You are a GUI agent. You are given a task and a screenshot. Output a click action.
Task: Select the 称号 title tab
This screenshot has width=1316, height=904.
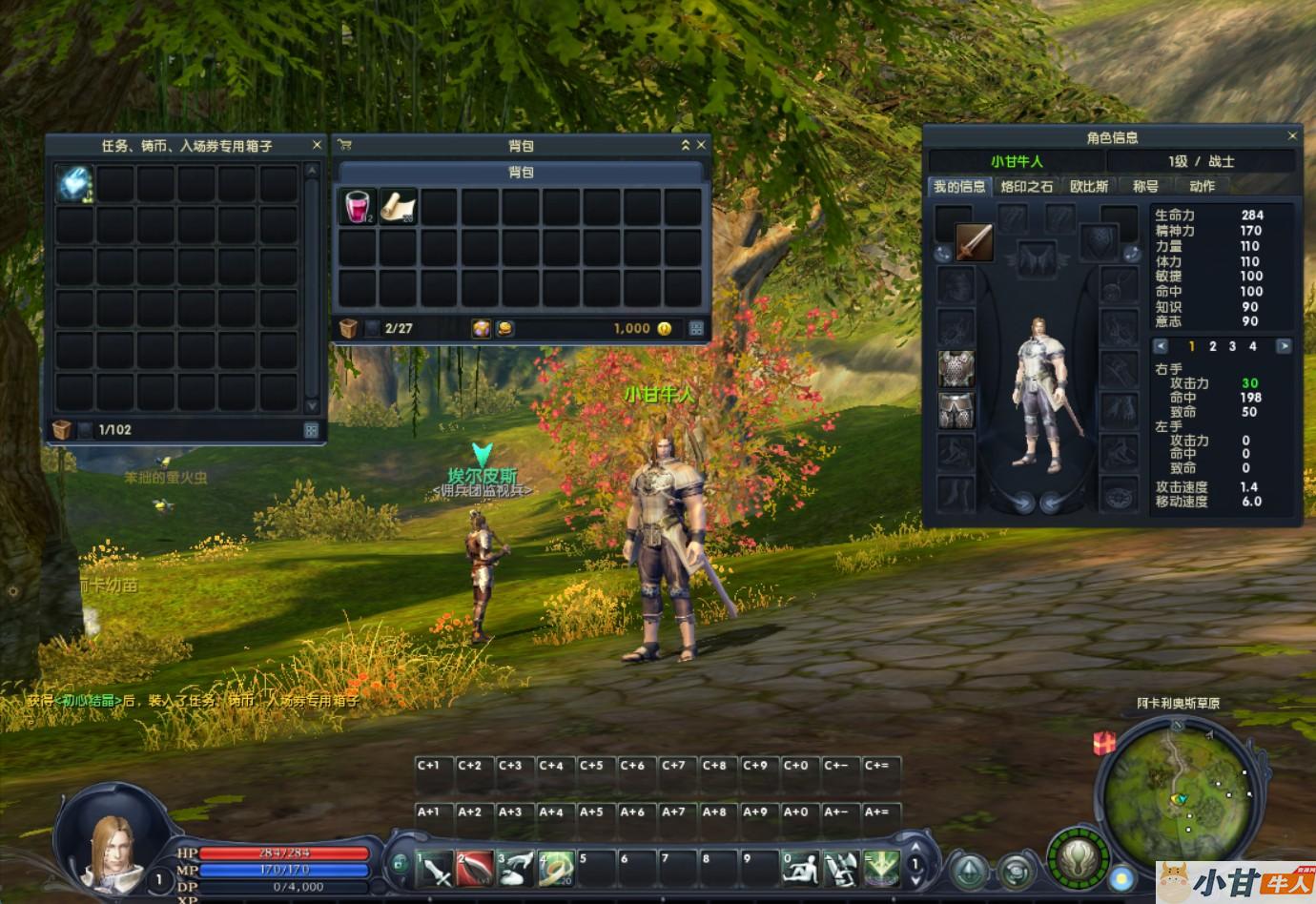click(x=1145, y=186)
